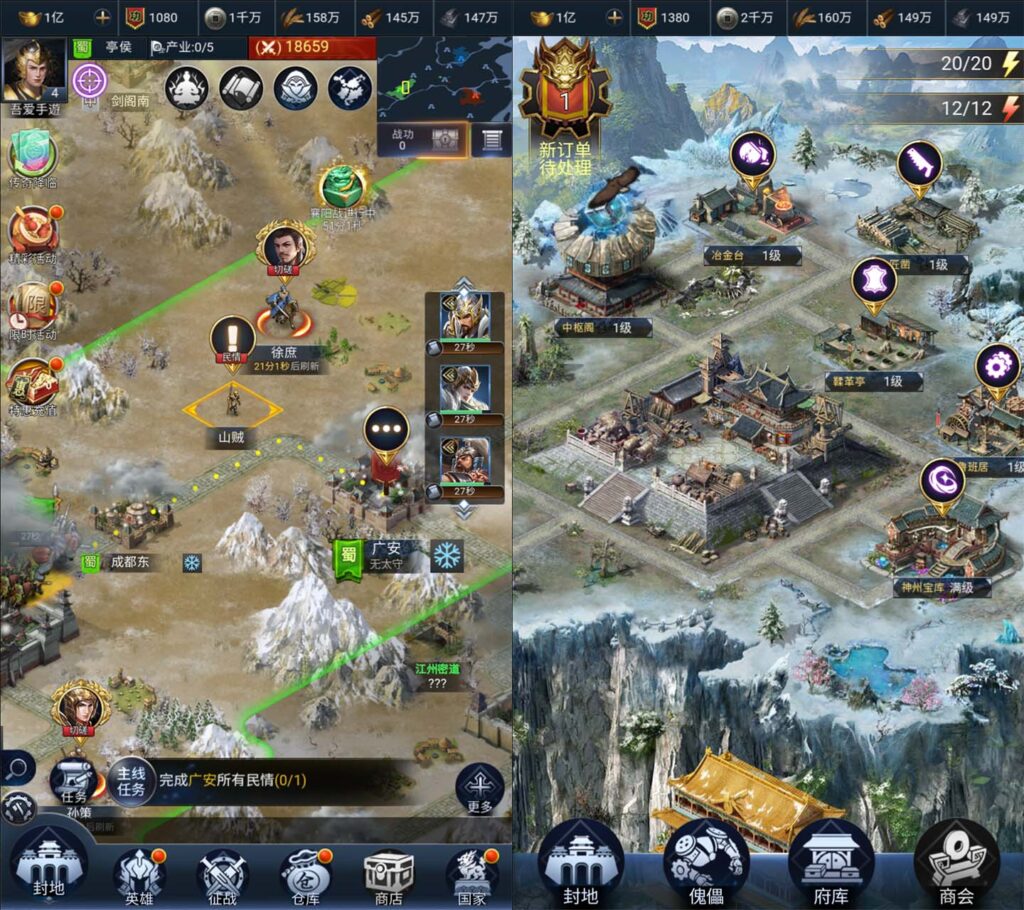Open the 新订单待处理 order badge
The height and width of the screenshot is (910, 1024).
coord(565,110)
